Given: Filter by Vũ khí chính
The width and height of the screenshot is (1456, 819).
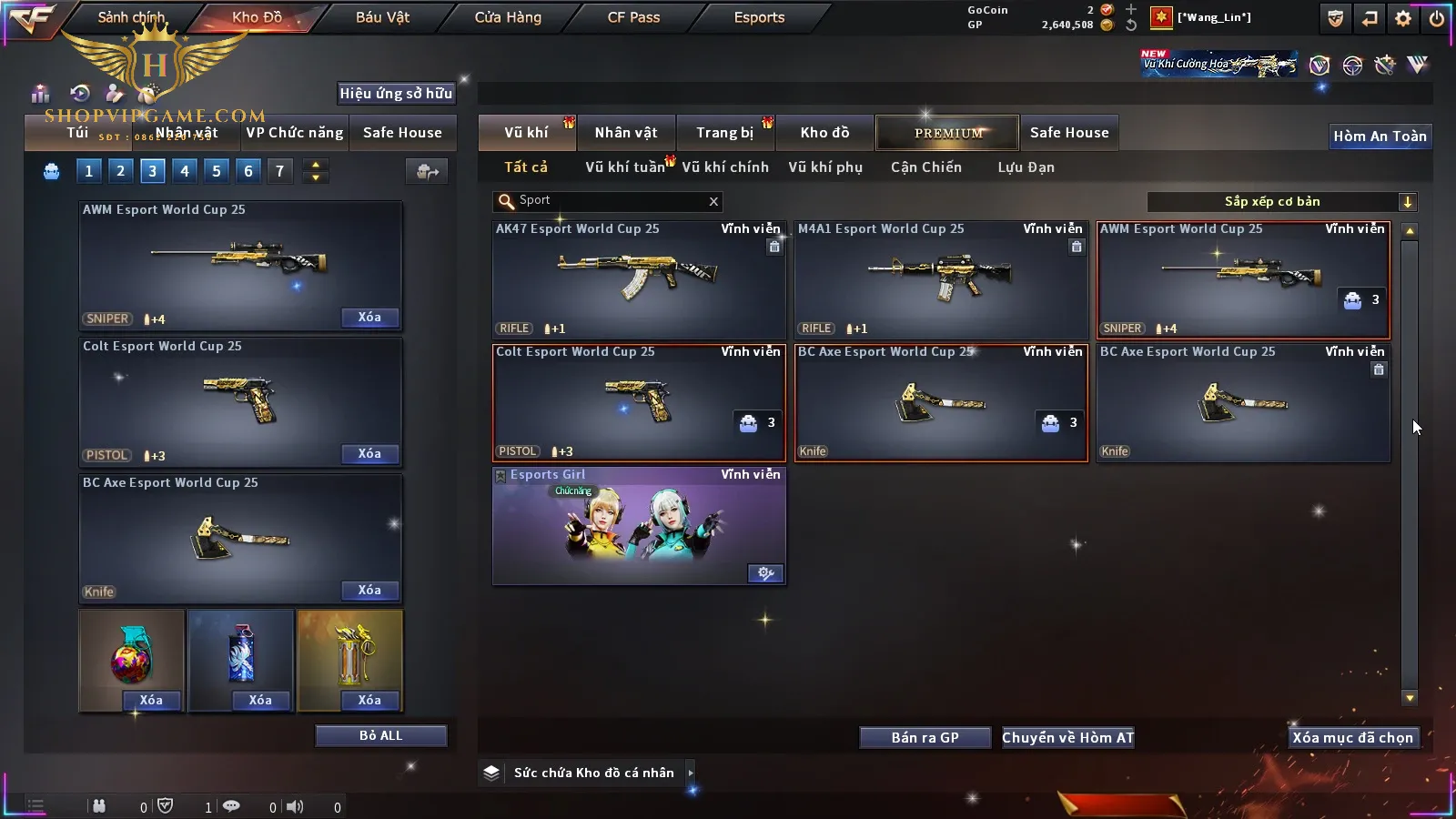Looking at the screenshot, I should (x=724, y=167).
